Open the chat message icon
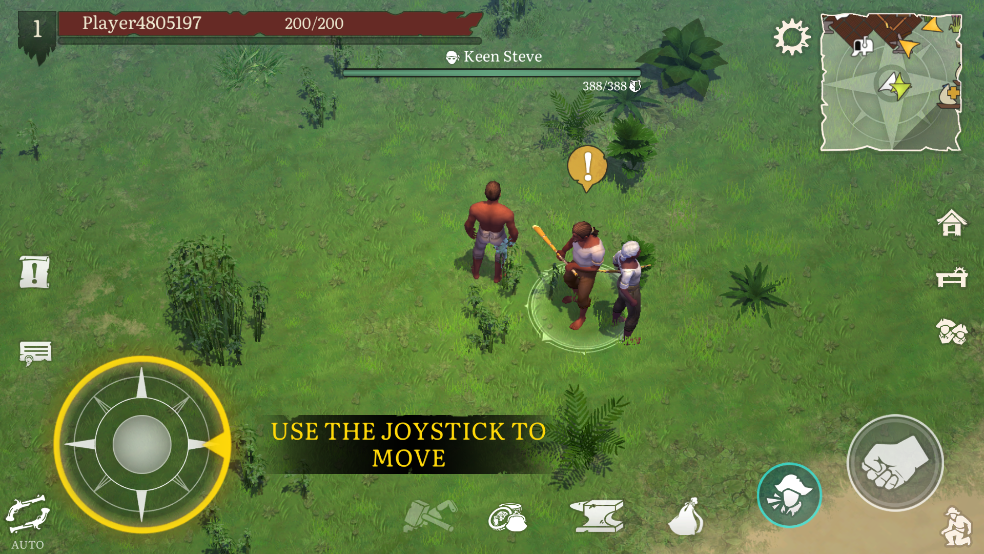Viewport: 984px width, 554px height. tap(35, 352)
